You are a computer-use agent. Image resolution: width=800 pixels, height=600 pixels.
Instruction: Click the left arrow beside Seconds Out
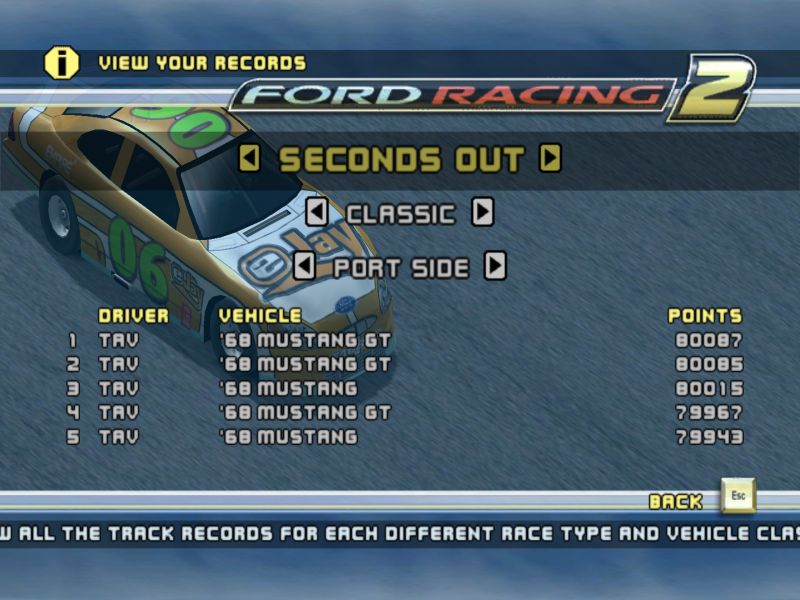tap(250, 159)
